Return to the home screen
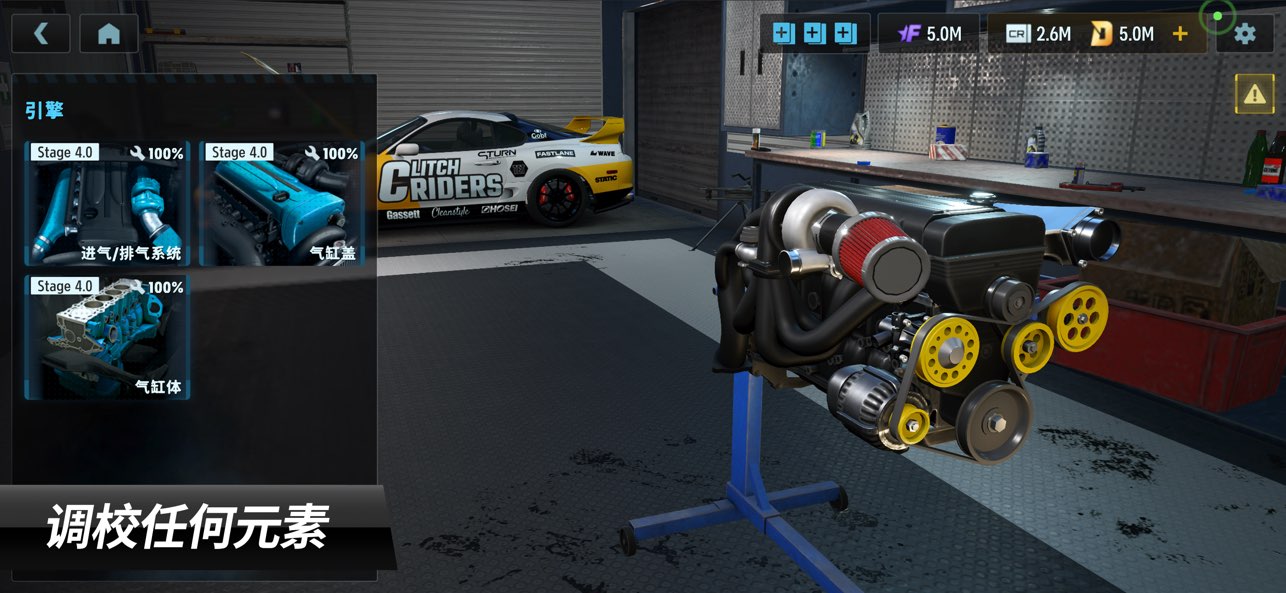This screenshot has height=593, width=1286. 109,34
